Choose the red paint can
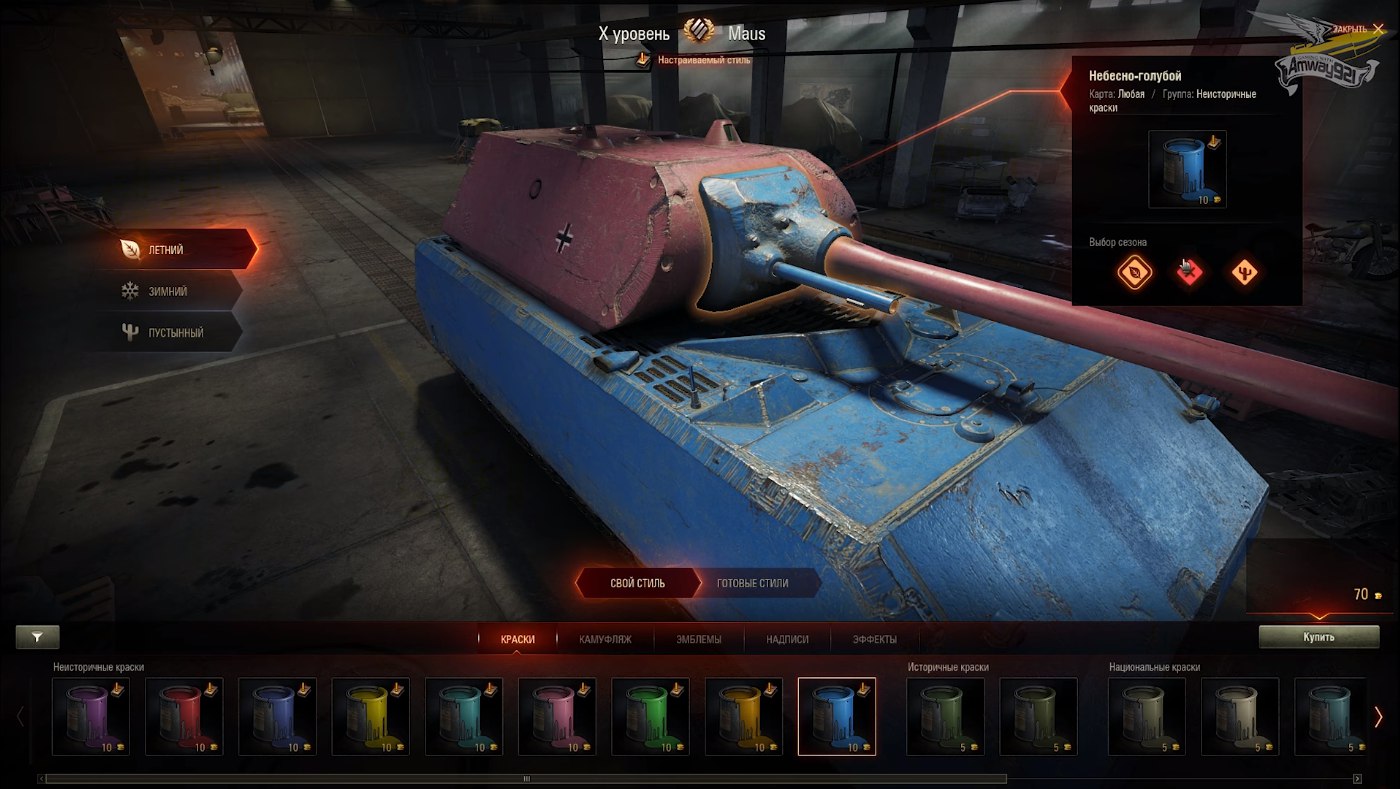Image resolution: width=1400 pixels, height=789 pixels. click(184, 716)
